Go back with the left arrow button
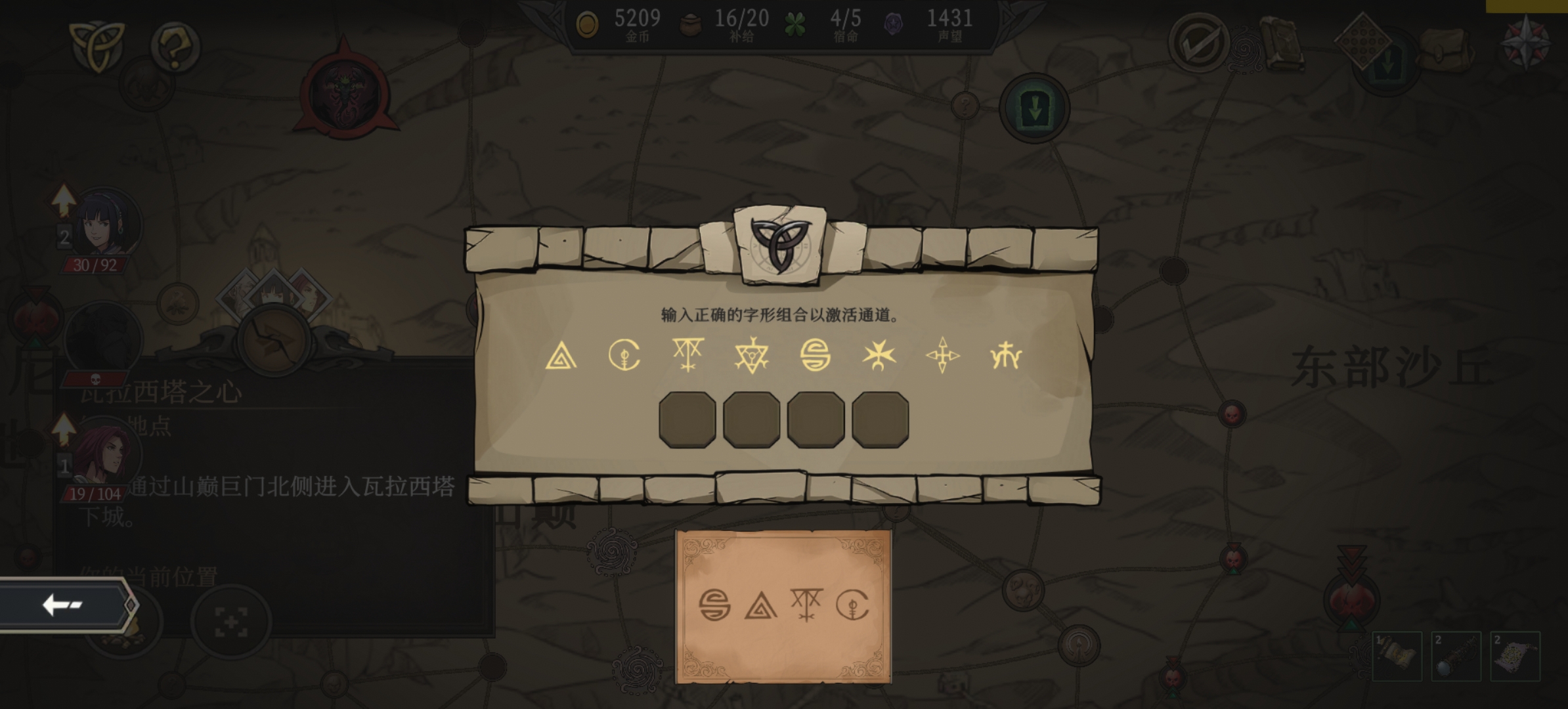This screenshot has width=1568, height=709. (64, 605)
